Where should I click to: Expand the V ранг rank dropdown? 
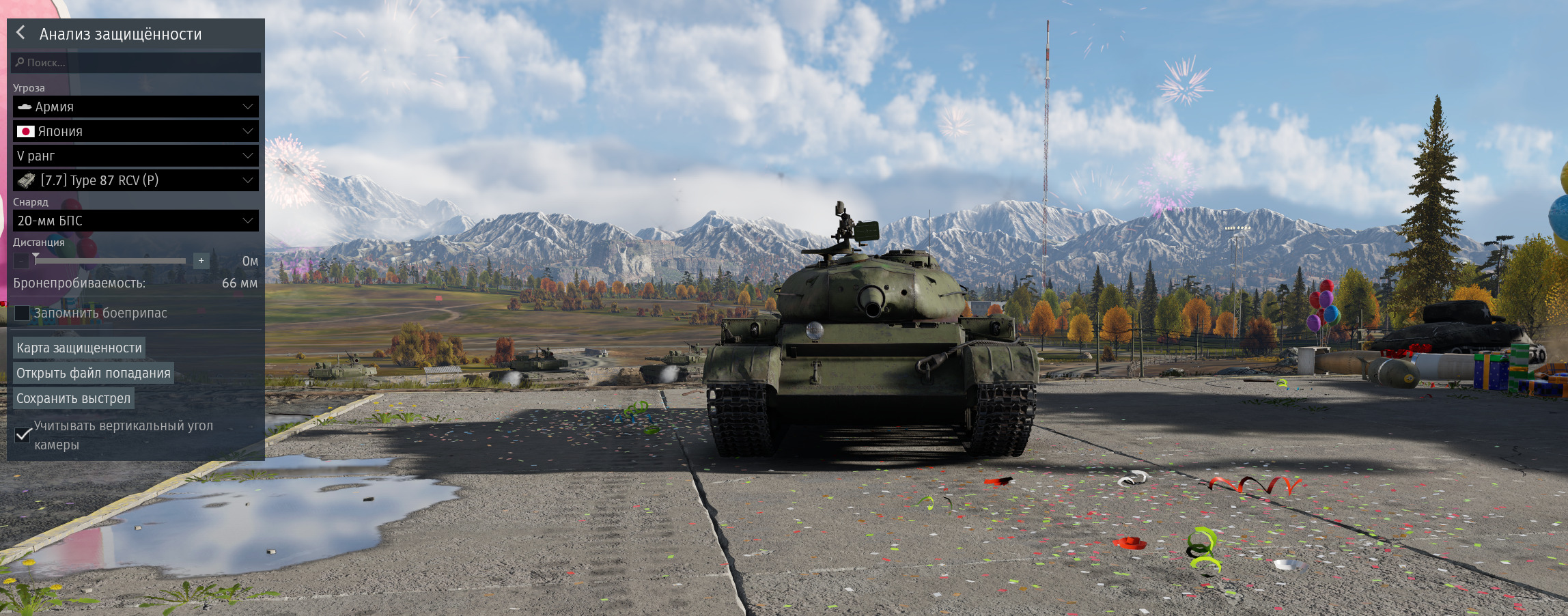(136, 156)
